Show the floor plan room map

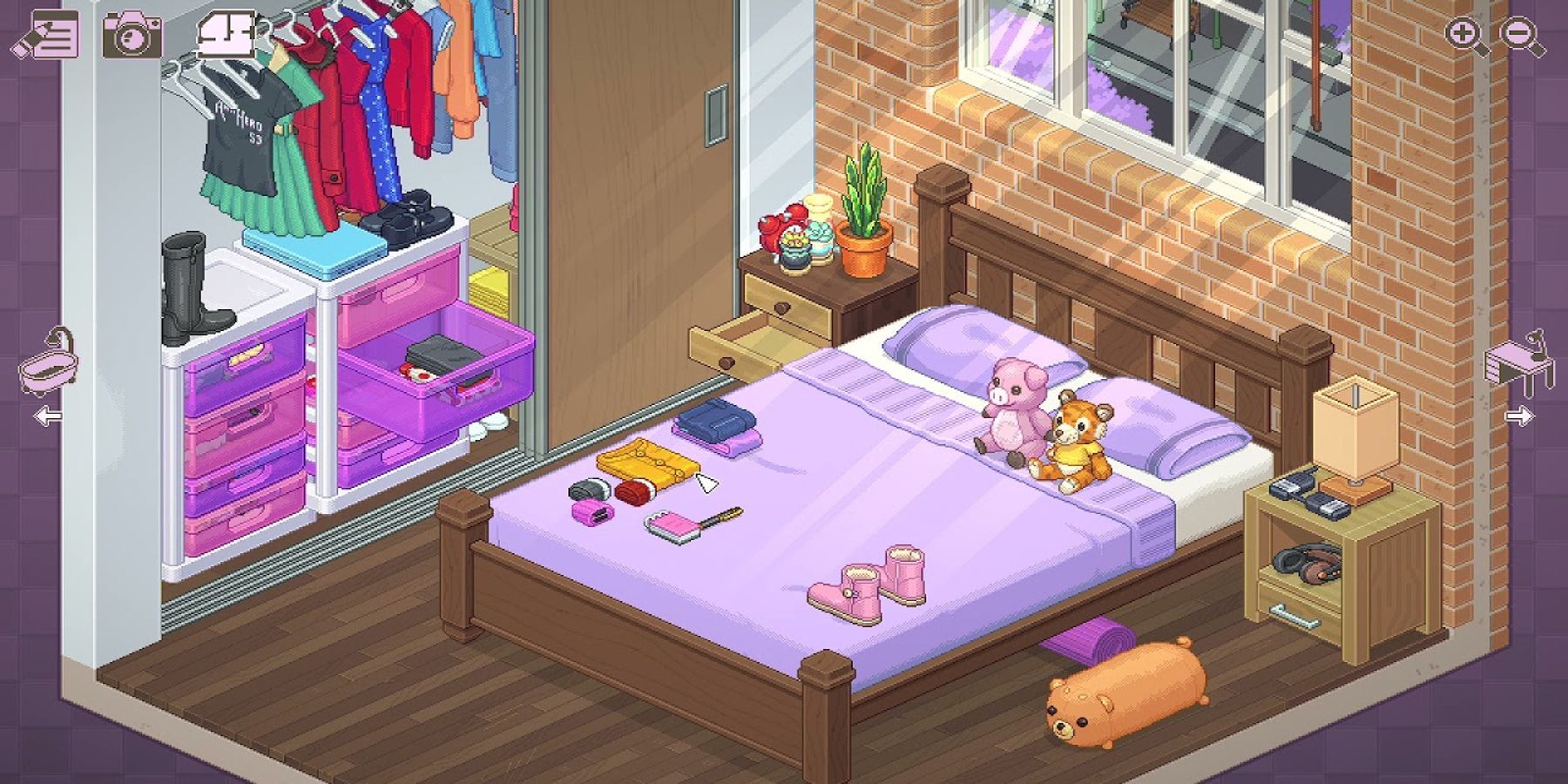tap(226, 35)
